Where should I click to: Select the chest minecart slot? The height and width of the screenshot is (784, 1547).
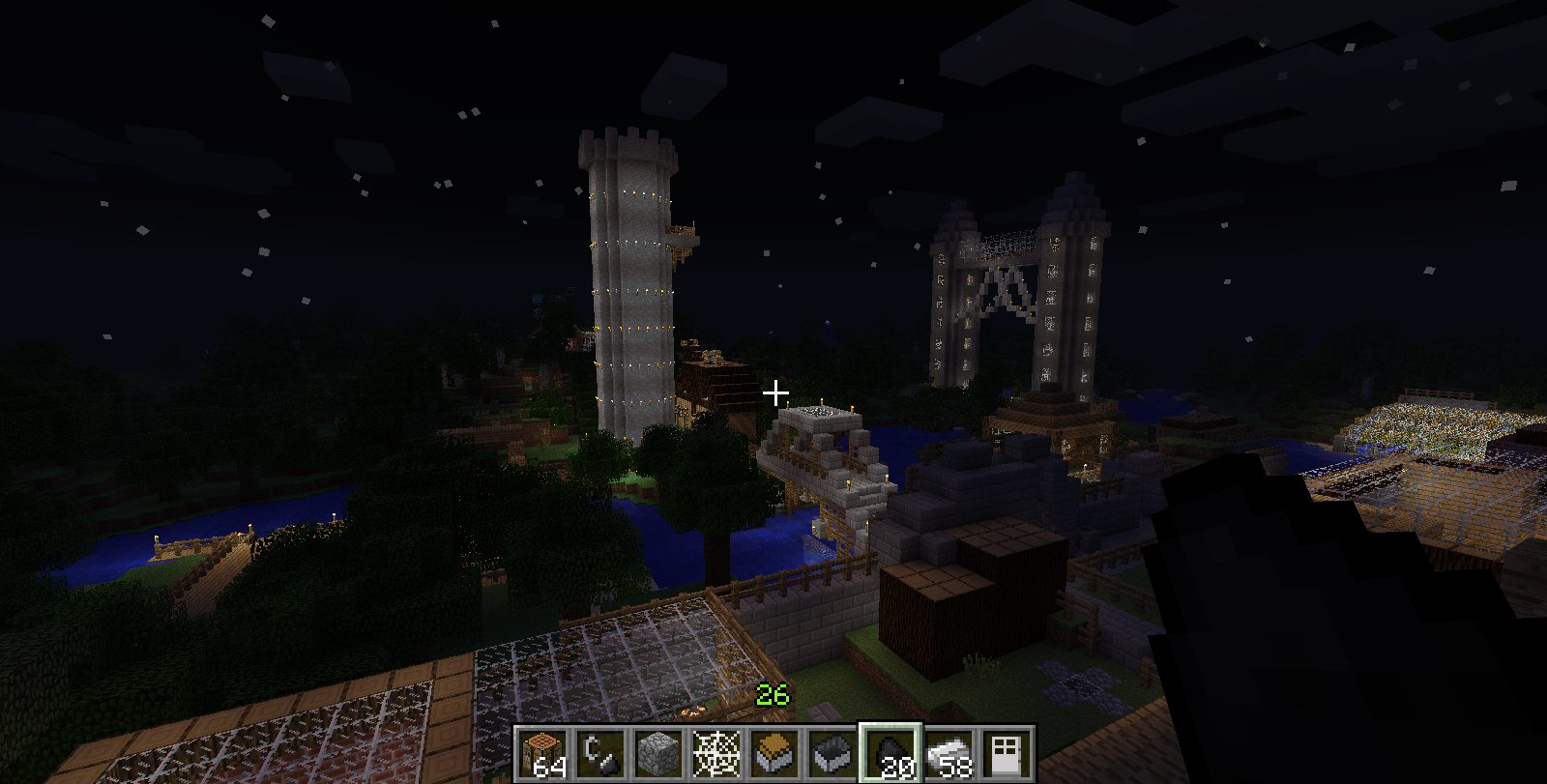click(x=774, y=754)
